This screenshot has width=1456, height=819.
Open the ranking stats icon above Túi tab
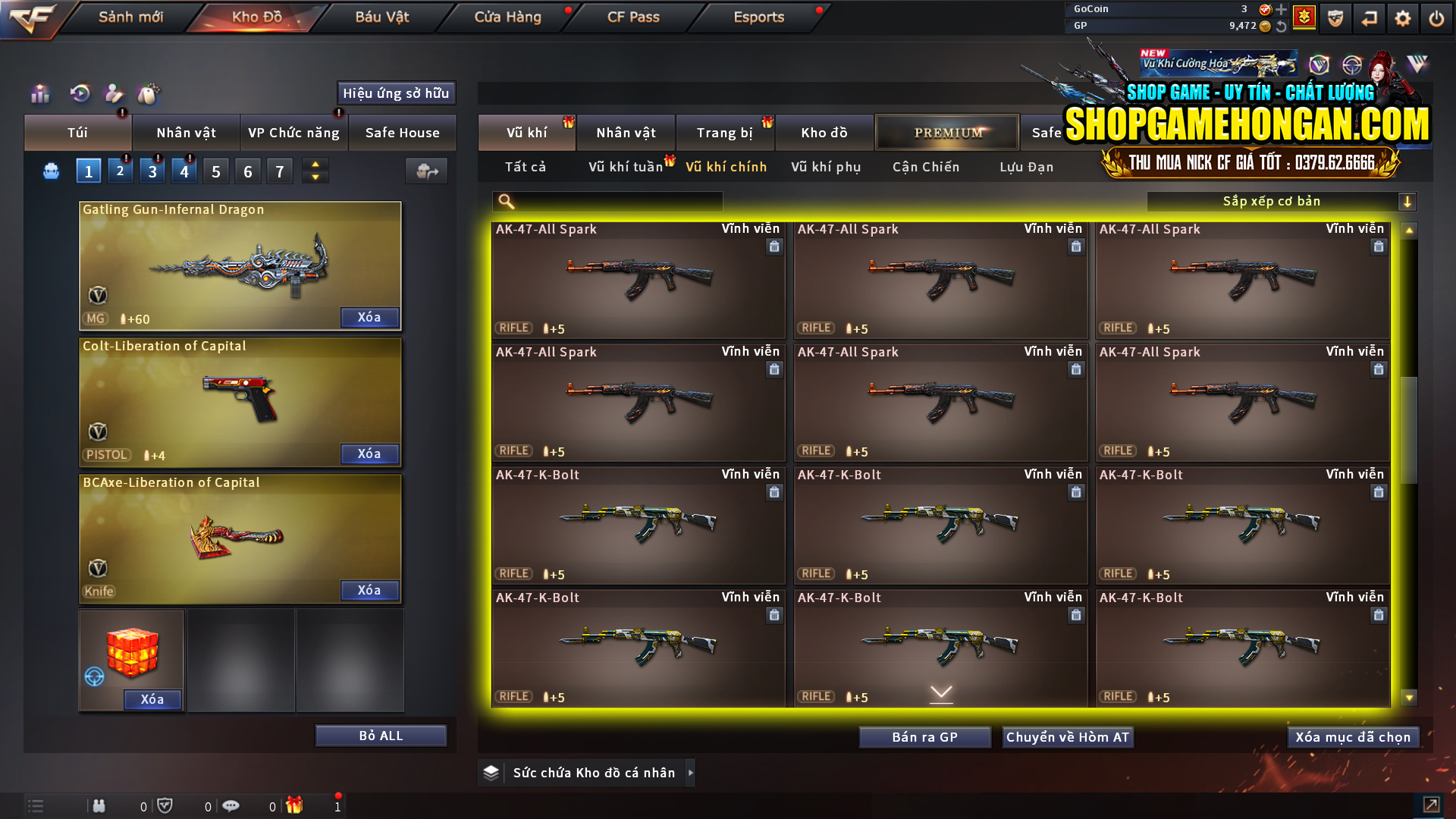click(39, 94)
